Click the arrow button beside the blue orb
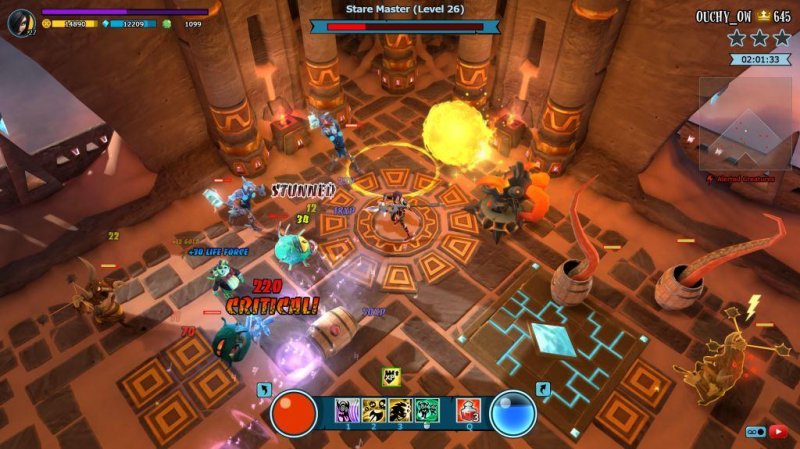The height and width of the screenshot is (449, 800). pos(543,390)
